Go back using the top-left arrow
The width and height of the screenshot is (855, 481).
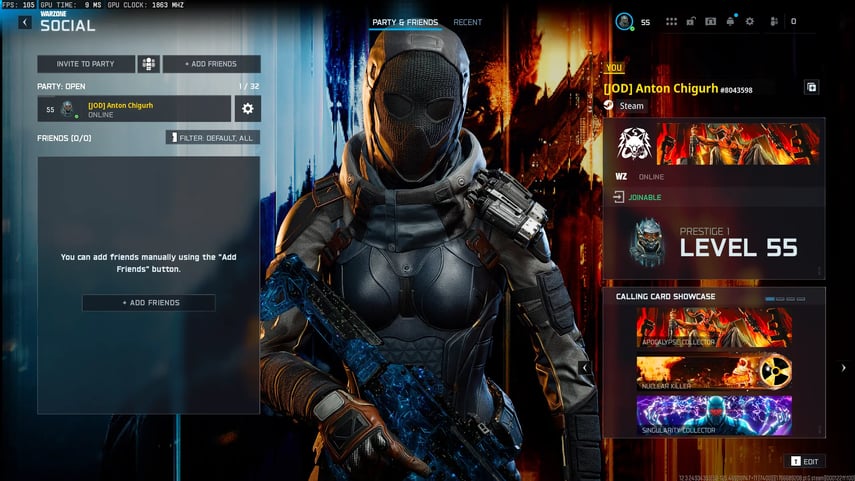tap(25, 22)
